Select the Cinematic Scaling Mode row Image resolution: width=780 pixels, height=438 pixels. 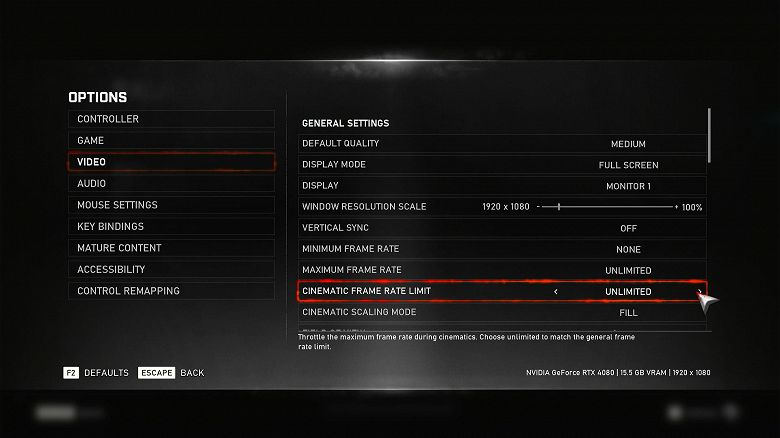(x=502, y=313)
